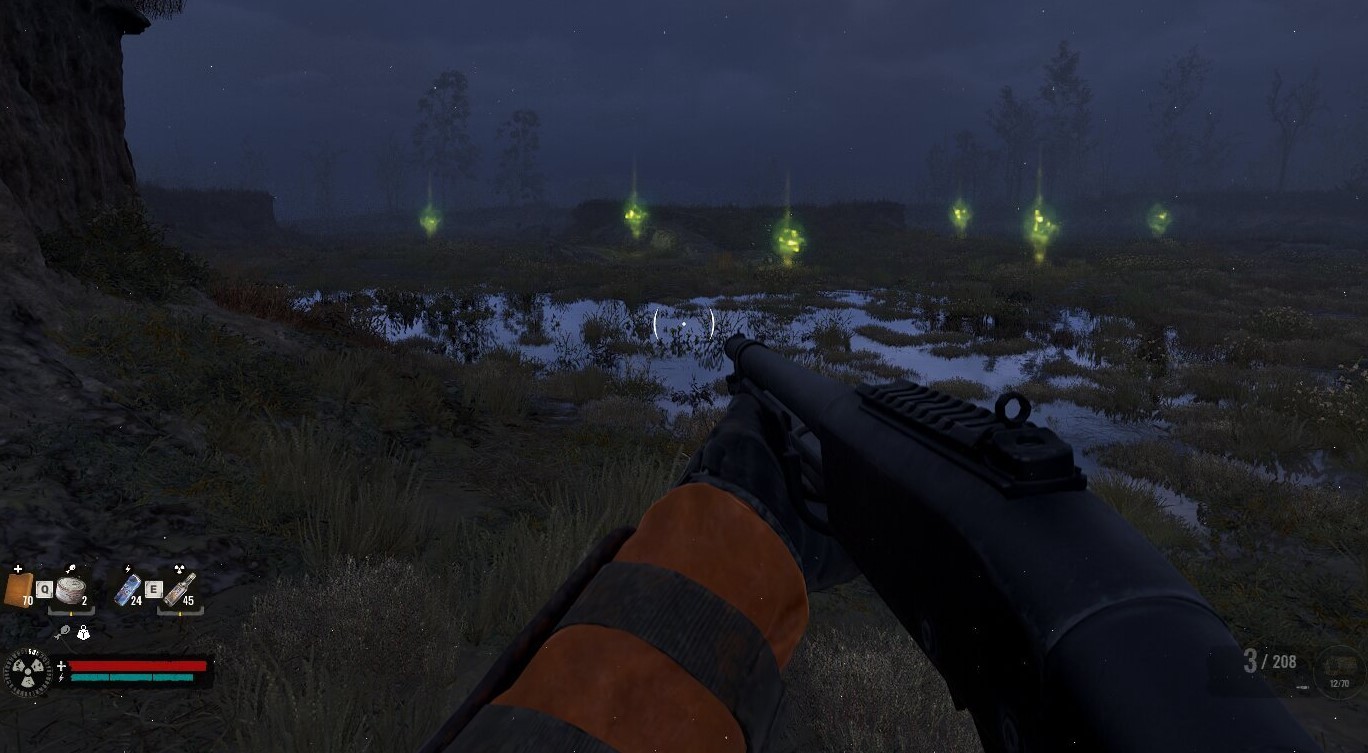The height and width of the screenshot is (753, 1368).
Task: Click the white weight overload status icon
Action: click(x=84, y=633)
